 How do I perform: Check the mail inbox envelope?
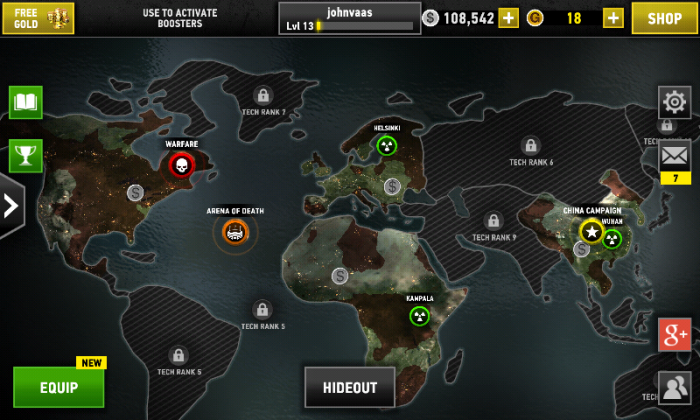tap(675, 155)
